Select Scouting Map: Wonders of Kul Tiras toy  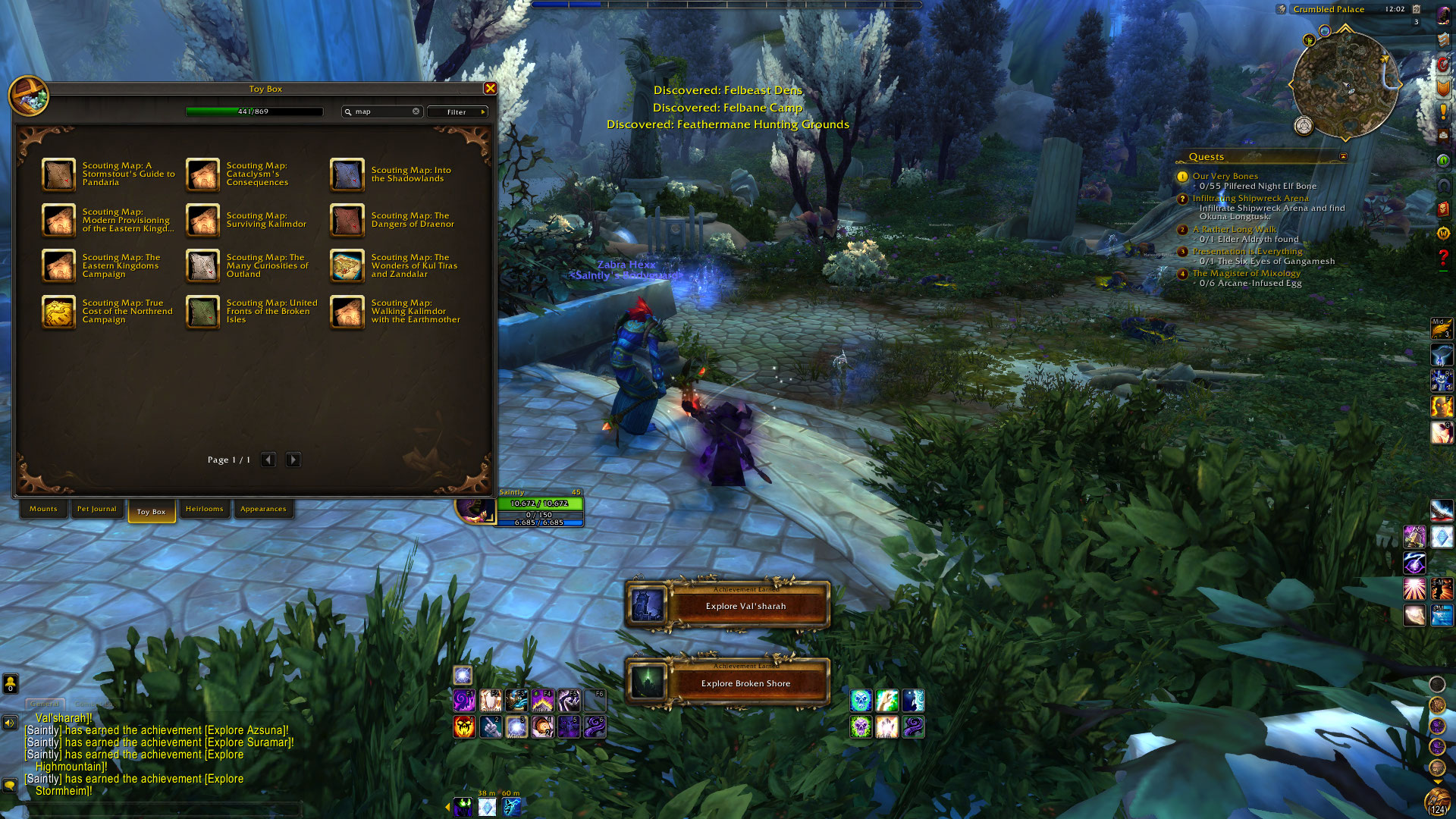coord(347,265)
